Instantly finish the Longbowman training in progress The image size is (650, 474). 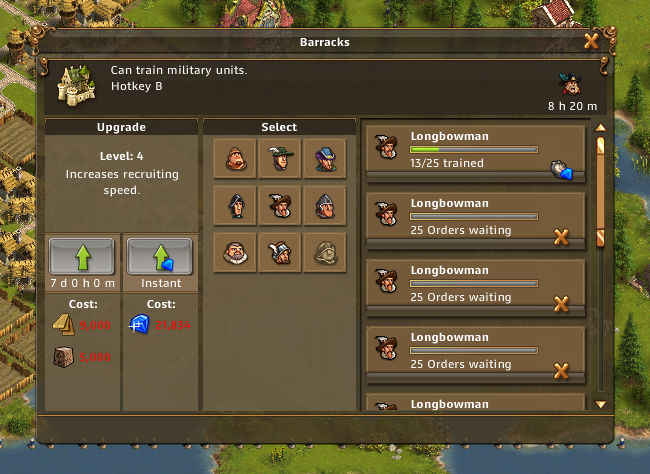(561, 170)
